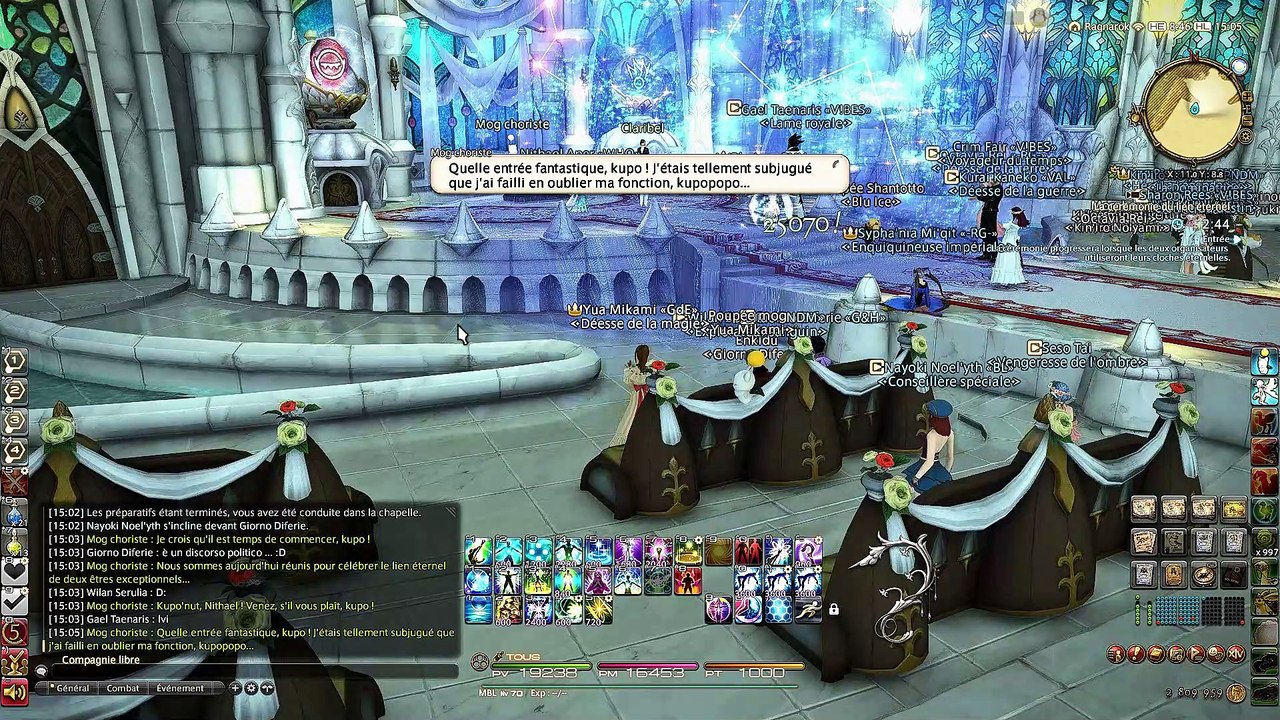Open the minimap in the corner
This screenshot has width=1280, height=720.
point(1194,110)
